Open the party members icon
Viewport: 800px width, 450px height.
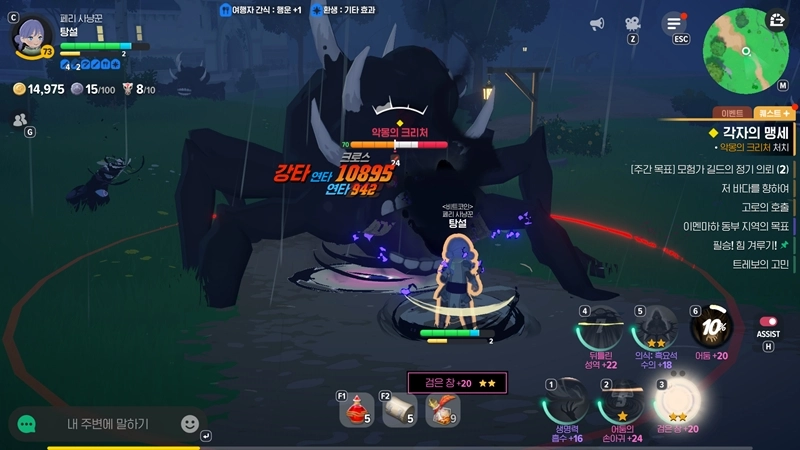pyautogui.click(x=19, y=119)
